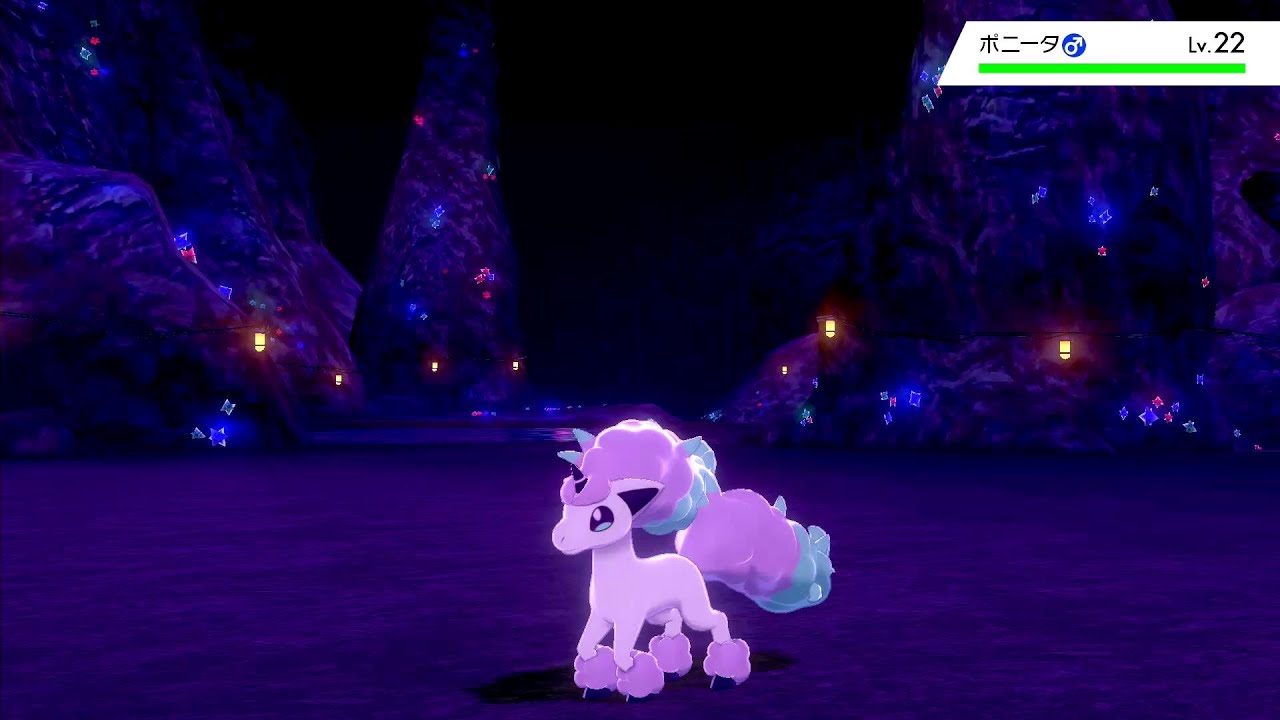Select the small red crystal near top left
The width and height of the screenshot is (1280, 720).
[97, 42]
